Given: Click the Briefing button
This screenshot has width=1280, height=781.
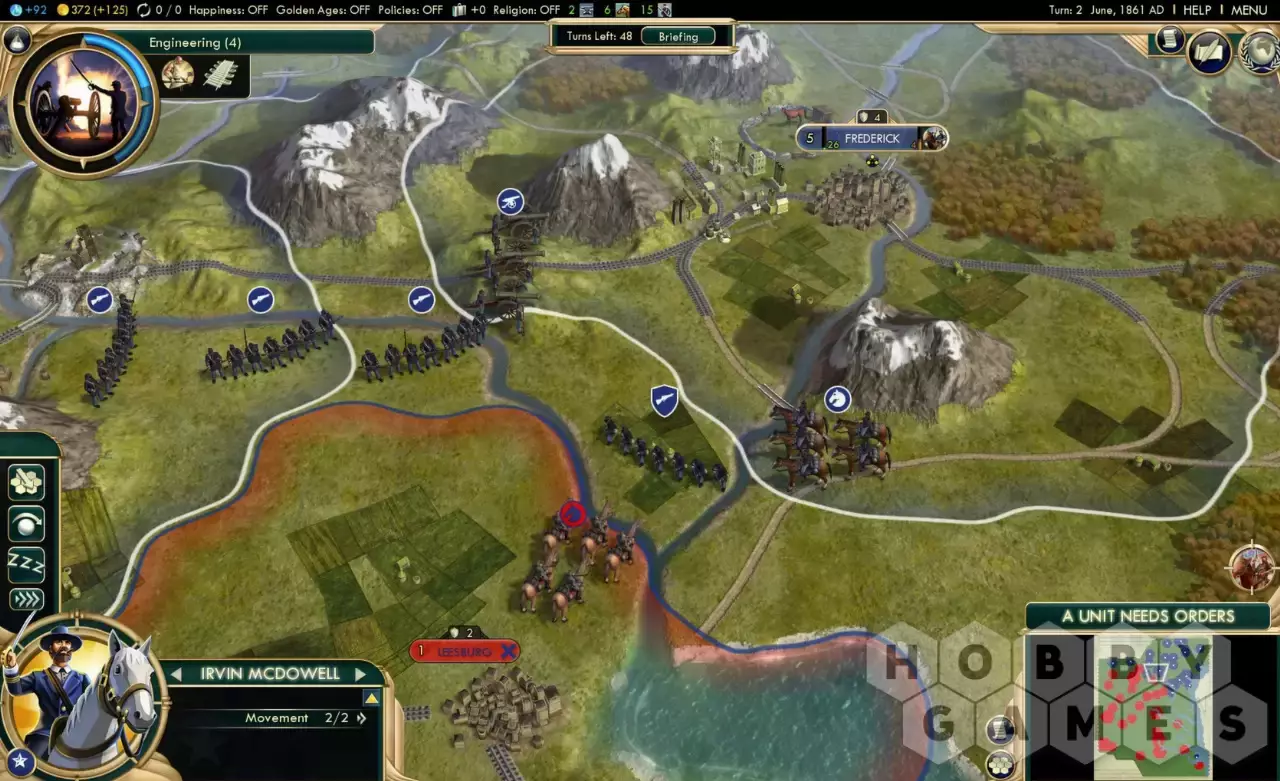Looking at the screenshot, I should point(678,36).
